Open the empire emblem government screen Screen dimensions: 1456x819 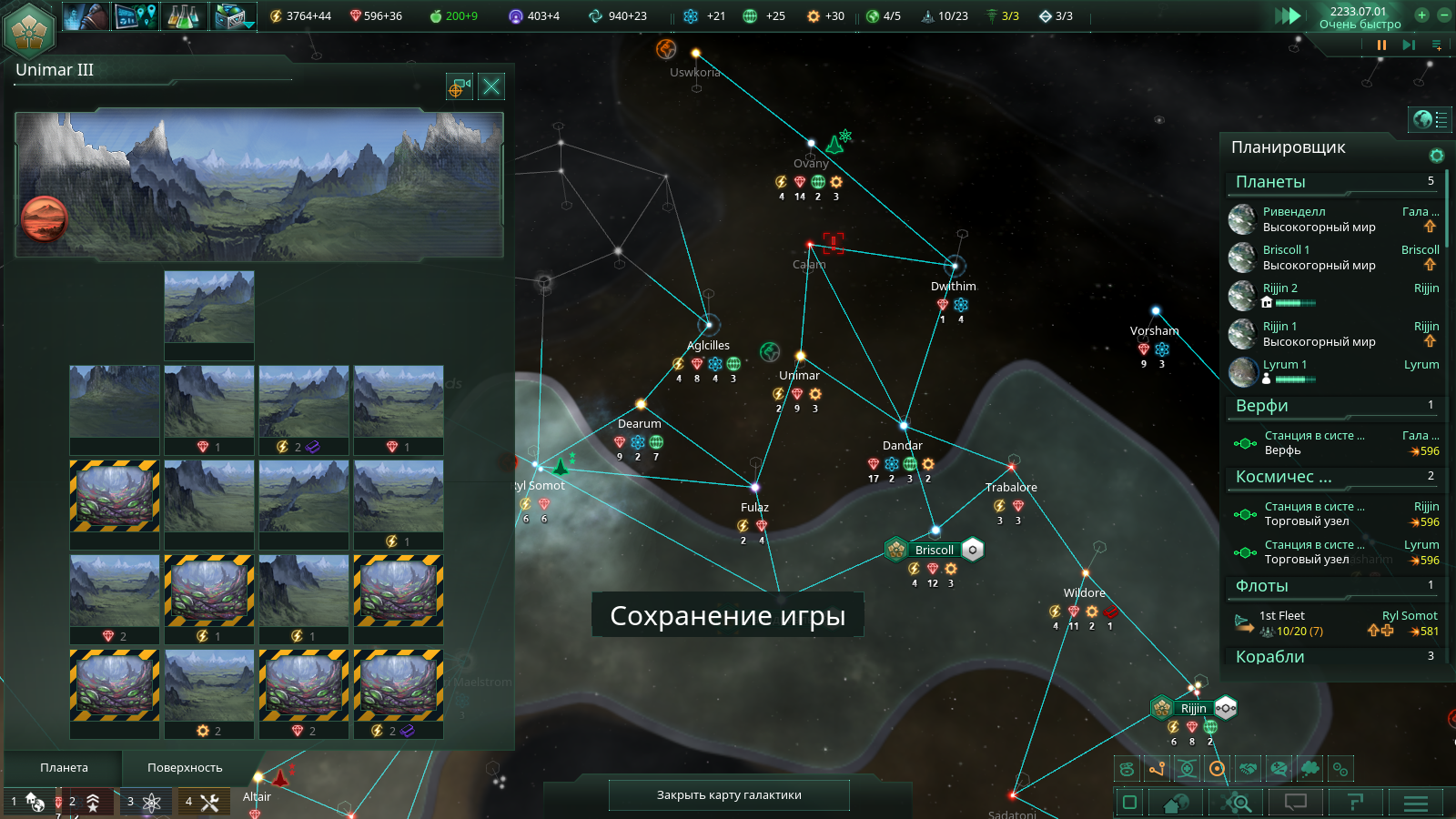(30, 29)
